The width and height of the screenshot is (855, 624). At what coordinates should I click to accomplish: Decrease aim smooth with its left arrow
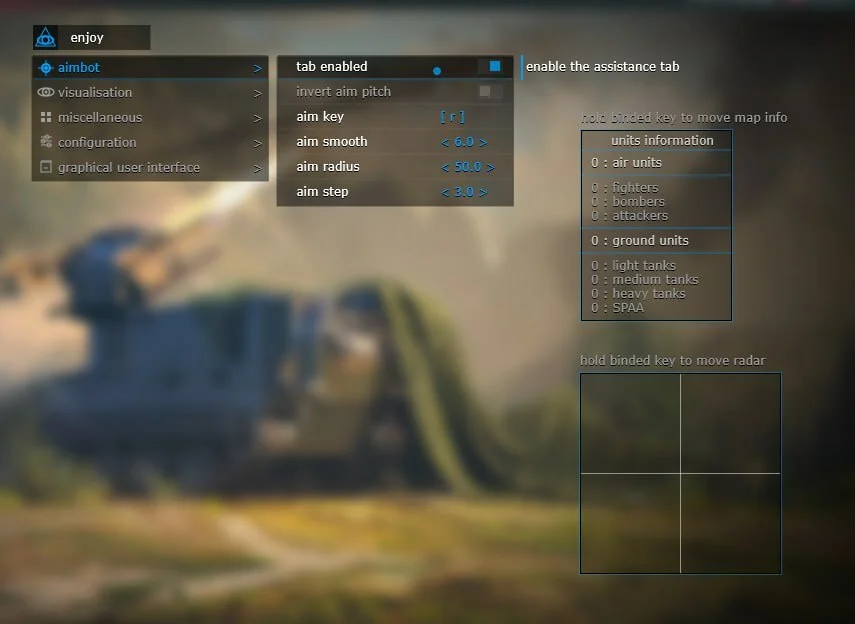pyautogui.click(x=445, y=142)
